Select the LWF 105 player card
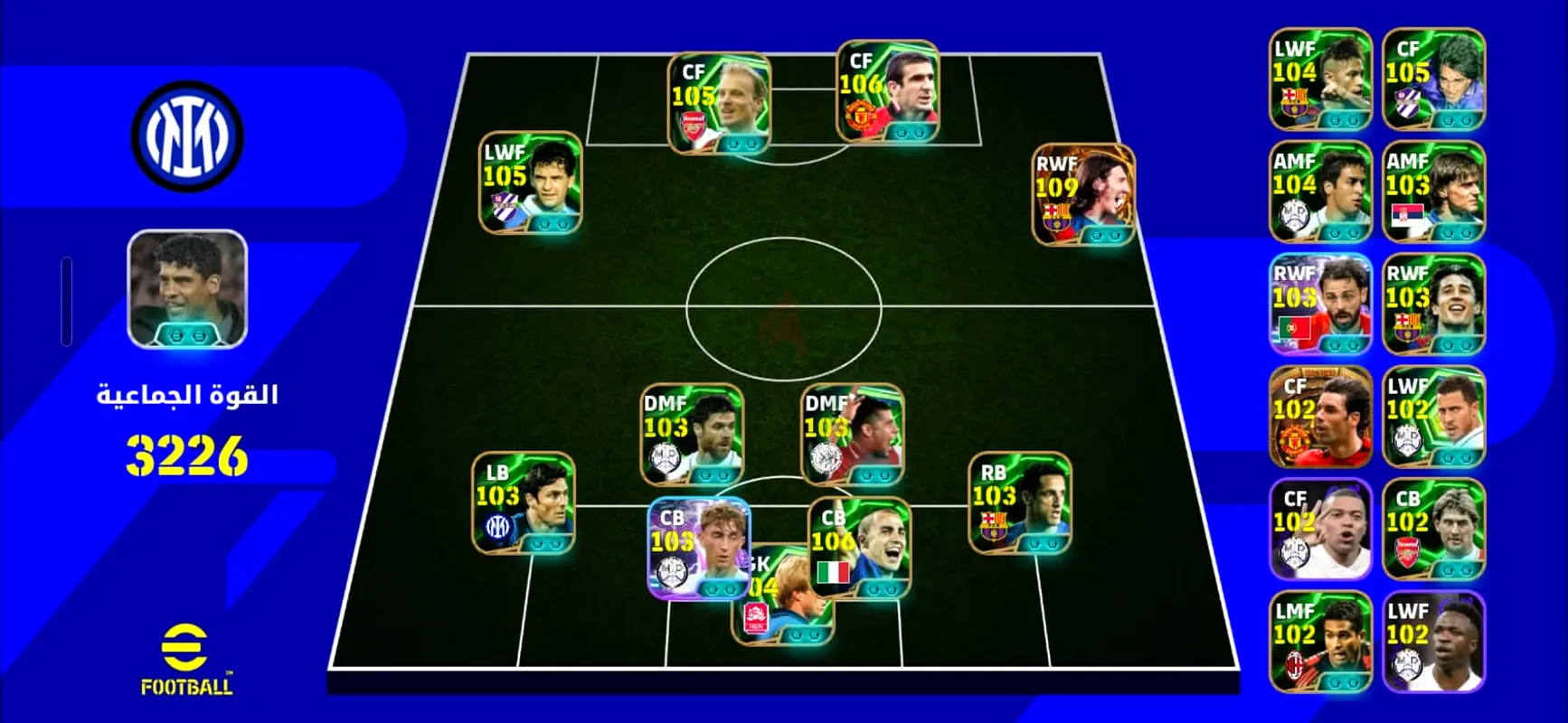Screen dimensions: 1568x723 click(x=530, y=183)
